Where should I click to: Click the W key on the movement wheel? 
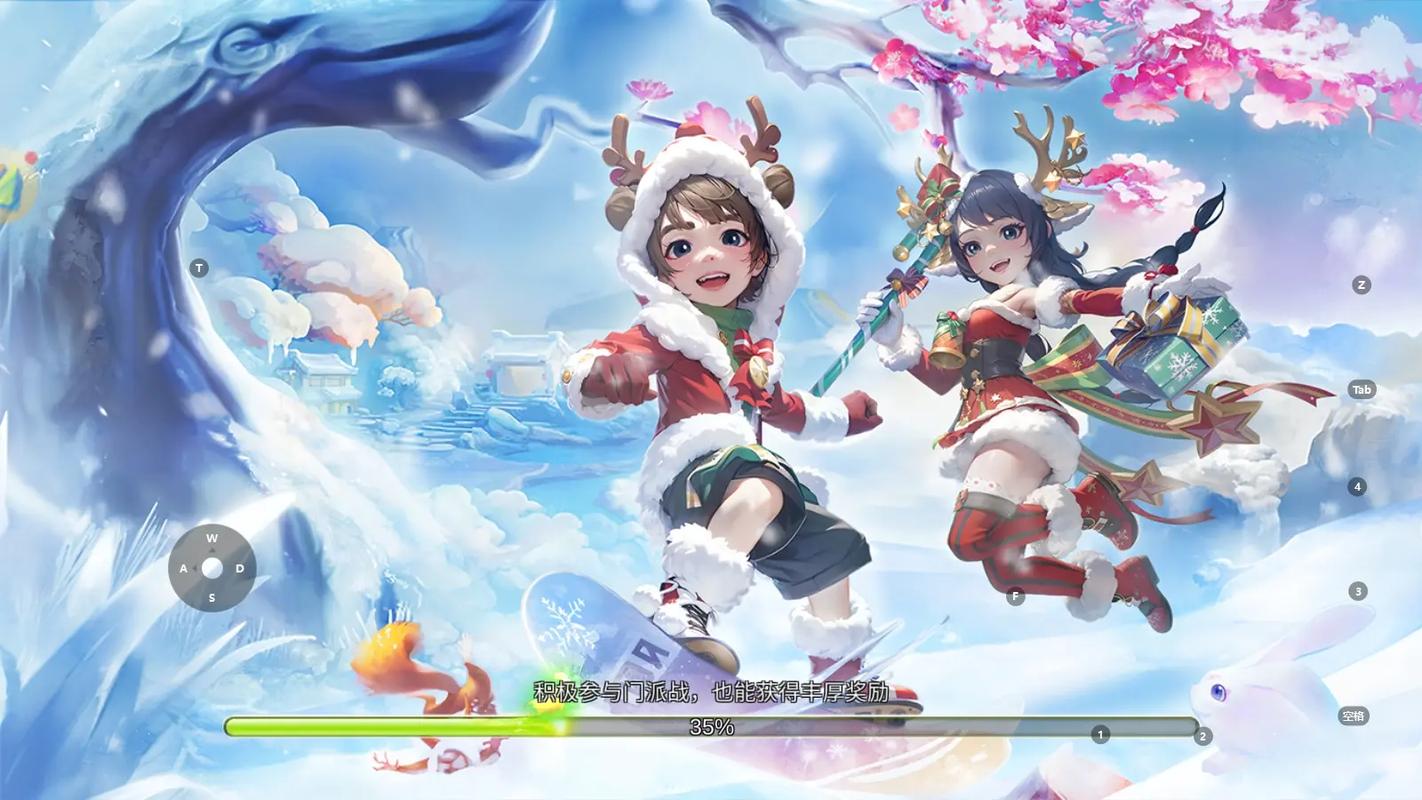pos(211,538)
